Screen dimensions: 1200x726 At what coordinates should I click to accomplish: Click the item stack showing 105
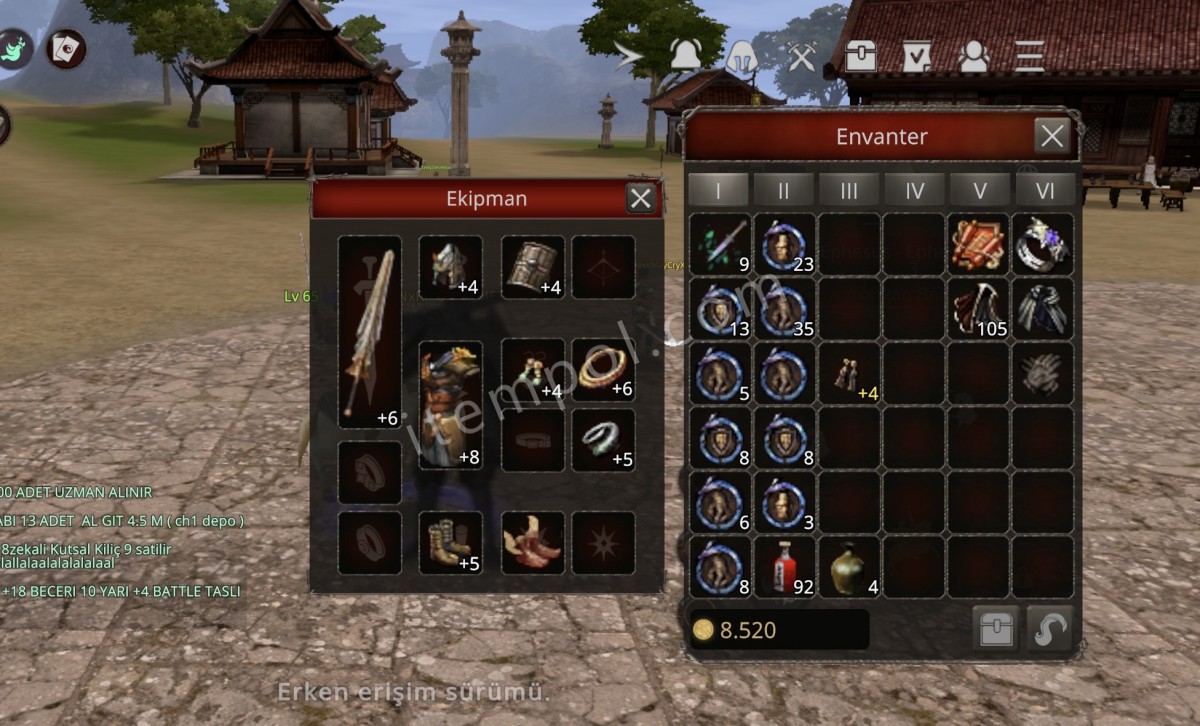click(979, 309)
